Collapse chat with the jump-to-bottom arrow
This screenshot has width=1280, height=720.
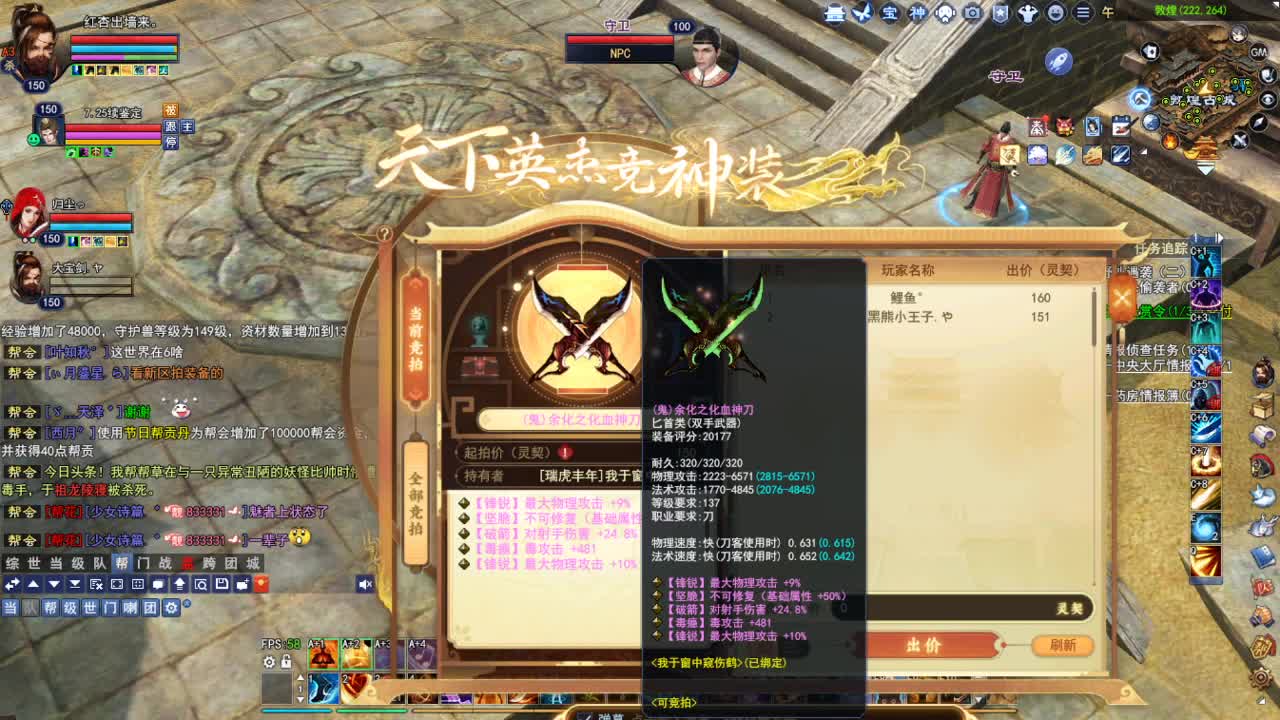pos(75,584)
